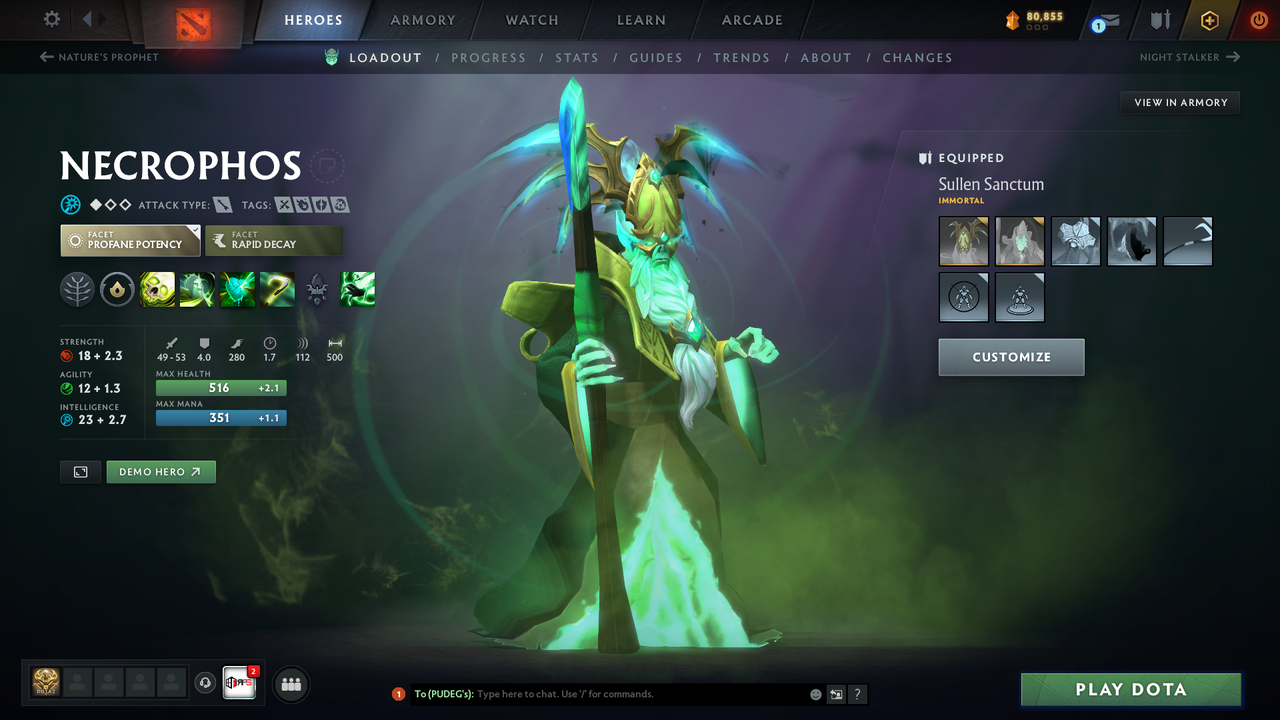This screenshot has height=720, width=1280.
Task: Click the View in Armory button
Action: 1180,102
